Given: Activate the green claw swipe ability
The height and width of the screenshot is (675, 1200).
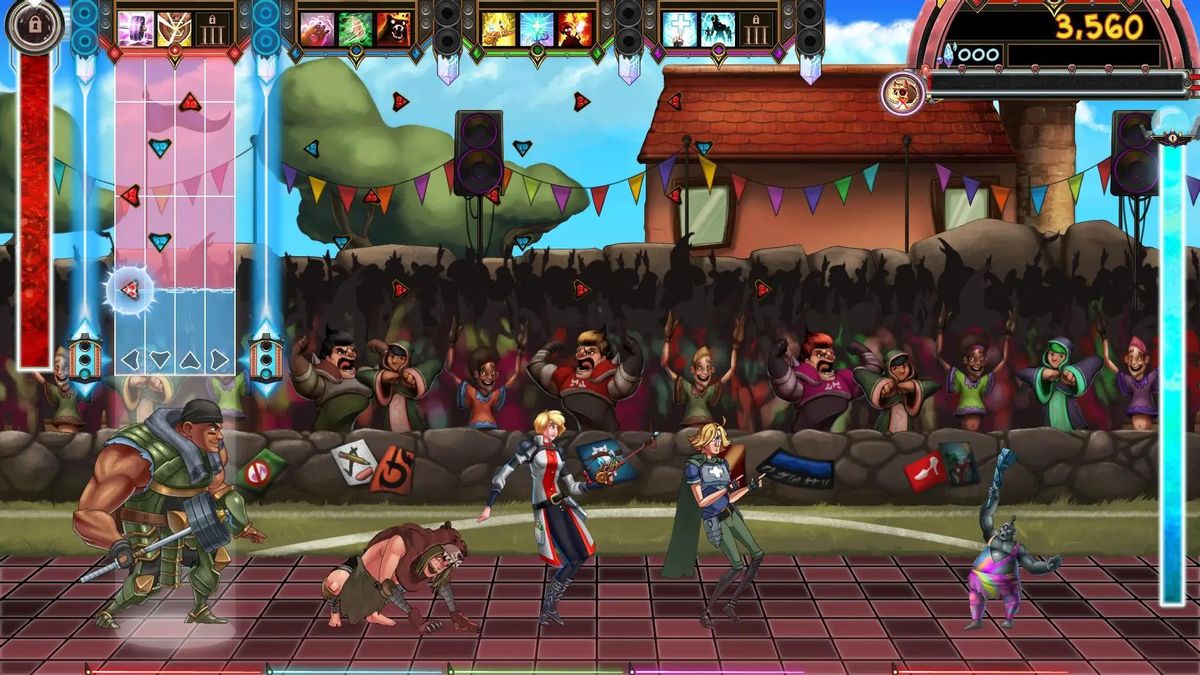Looking at the screenshot, I should [x=355, y=29].
